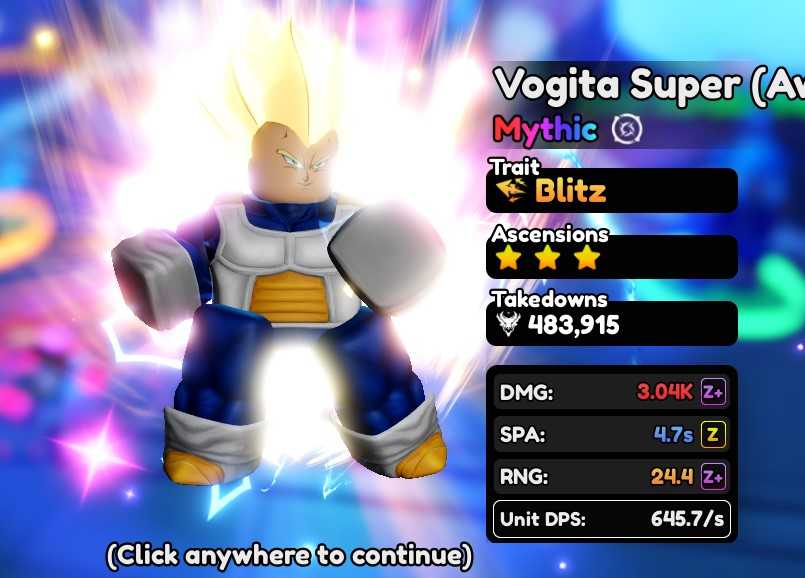Click the Blitz trait panel

[611, 190]
